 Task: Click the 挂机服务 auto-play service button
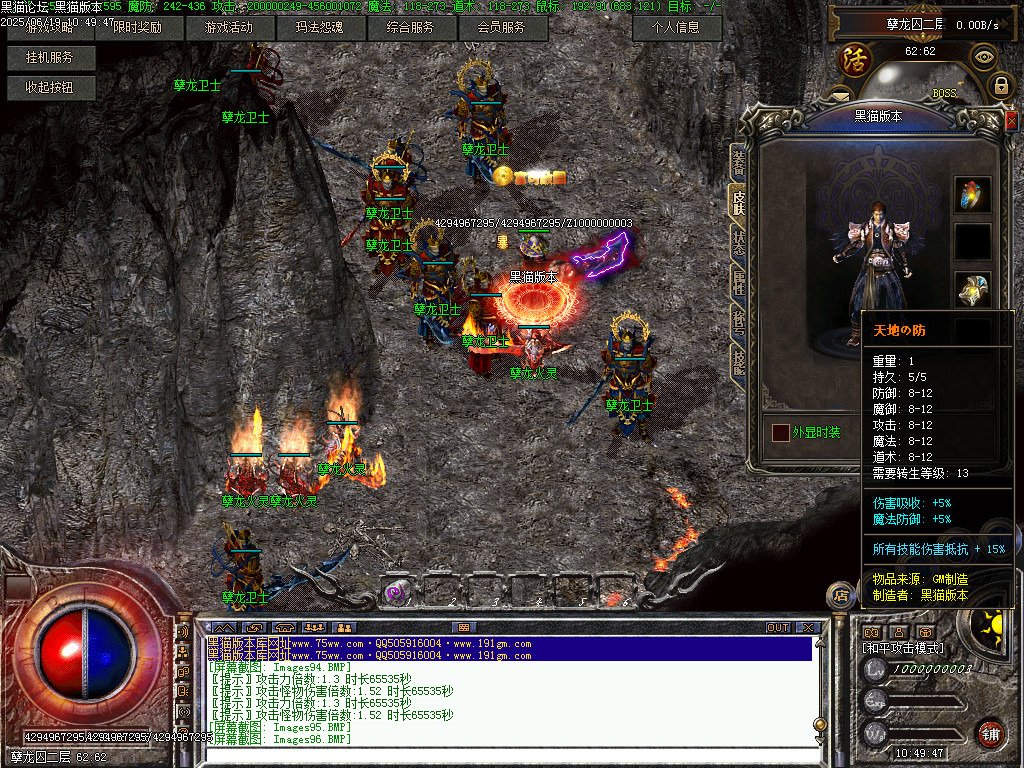pyautogui.click(x=50, y=58)
